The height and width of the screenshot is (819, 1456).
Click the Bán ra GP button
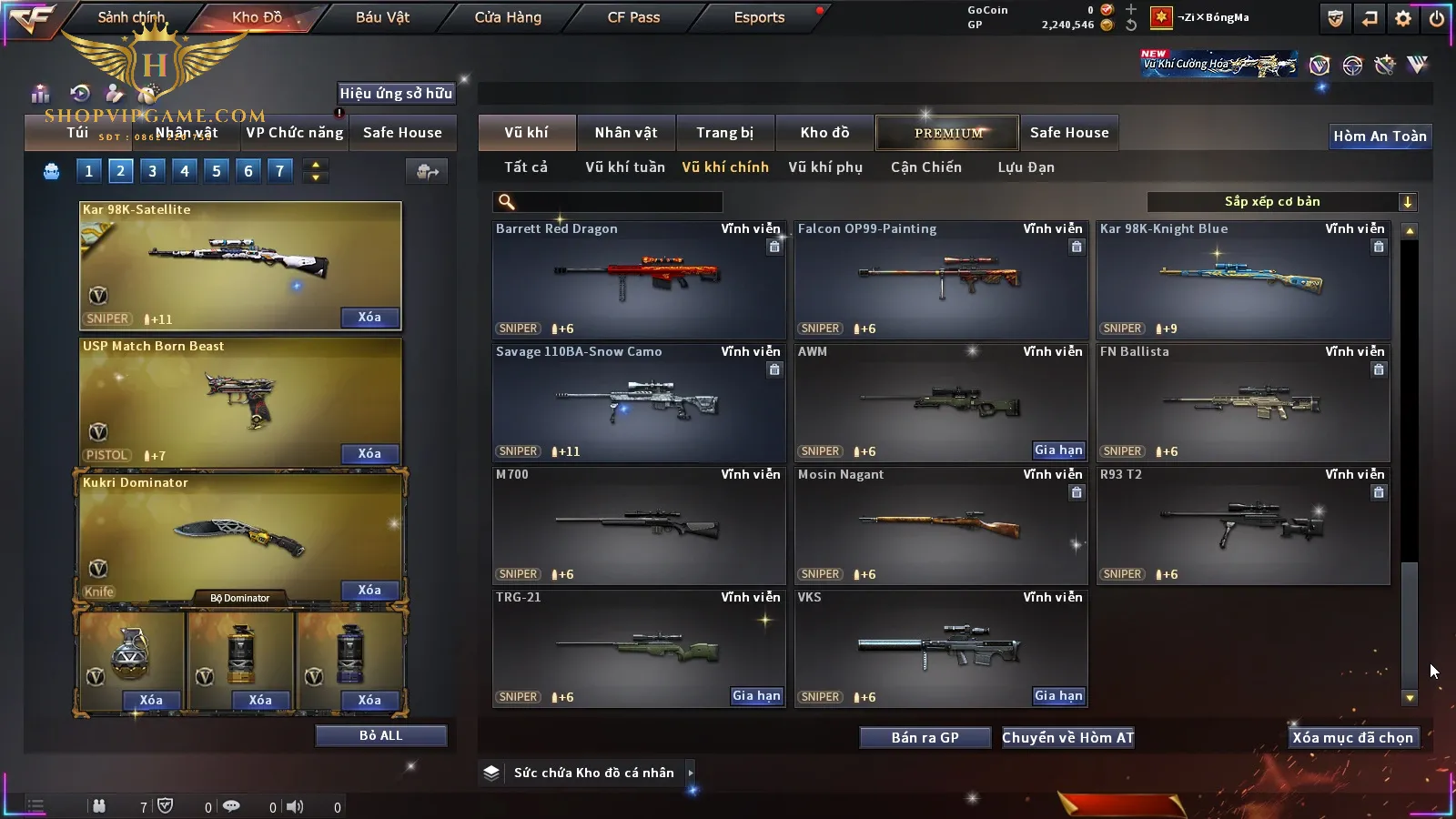coord(925,738)
